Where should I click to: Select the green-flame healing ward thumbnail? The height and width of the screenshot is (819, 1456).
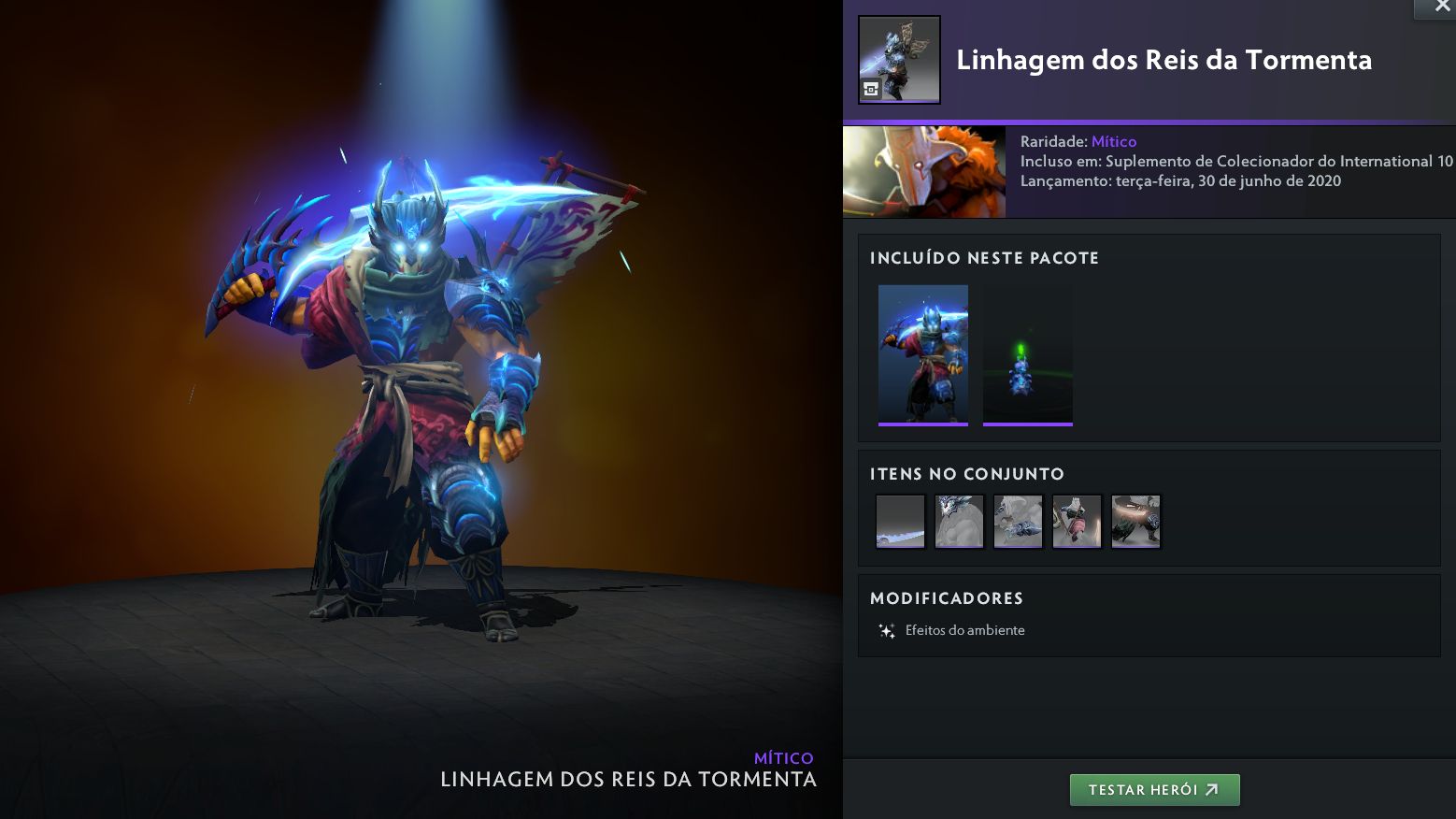(x=1027, y=354)
